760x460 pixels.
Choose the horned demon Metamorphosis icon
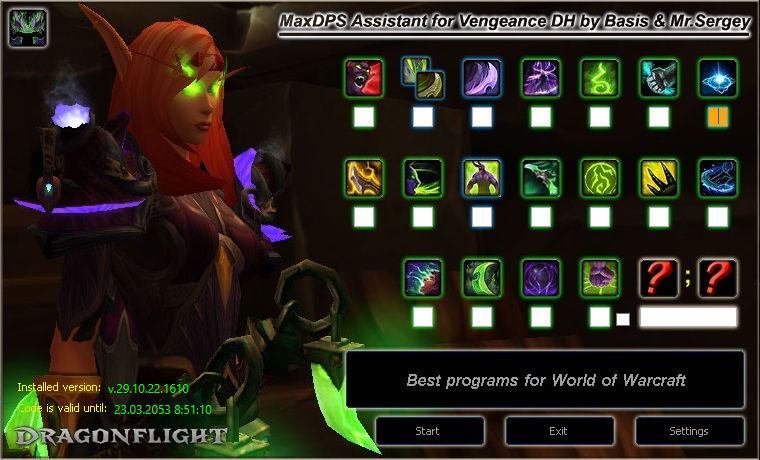pos(481,177)
